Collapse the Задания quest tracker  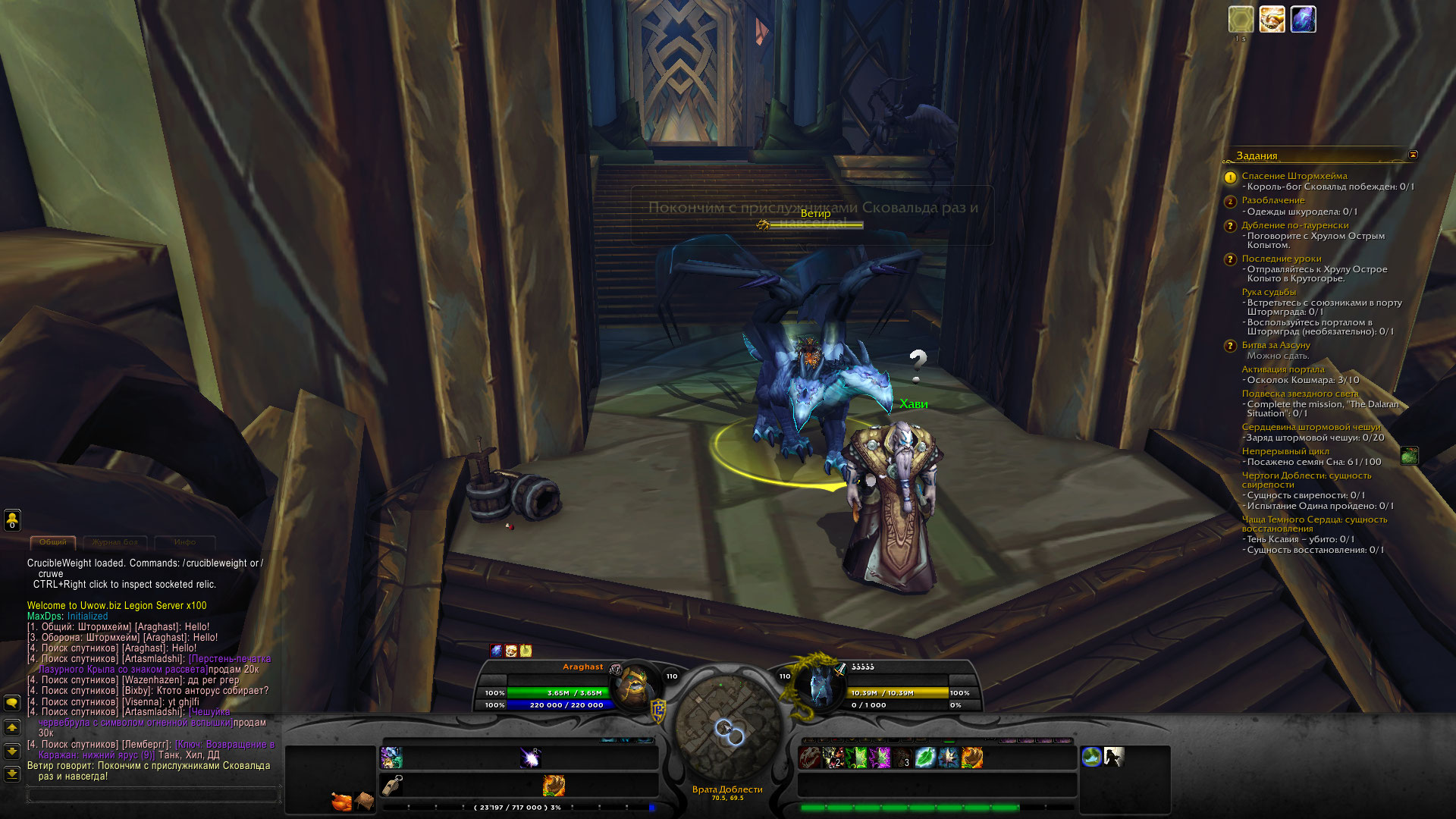coord(1413,155)
